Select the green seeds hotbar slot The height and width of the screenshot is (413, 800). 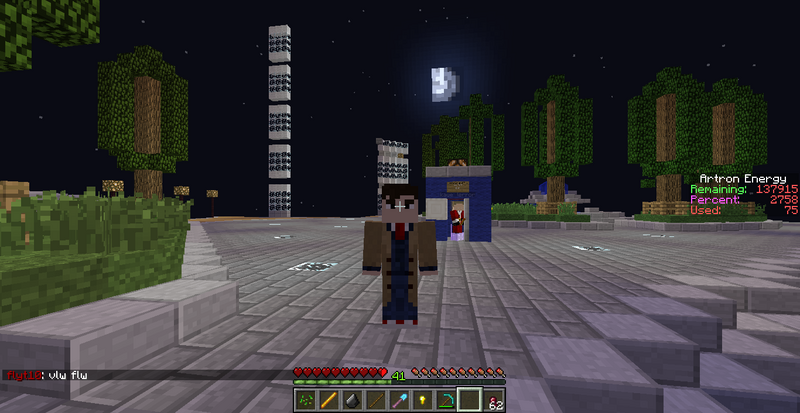pyautogui.click(x=305, y=399)
